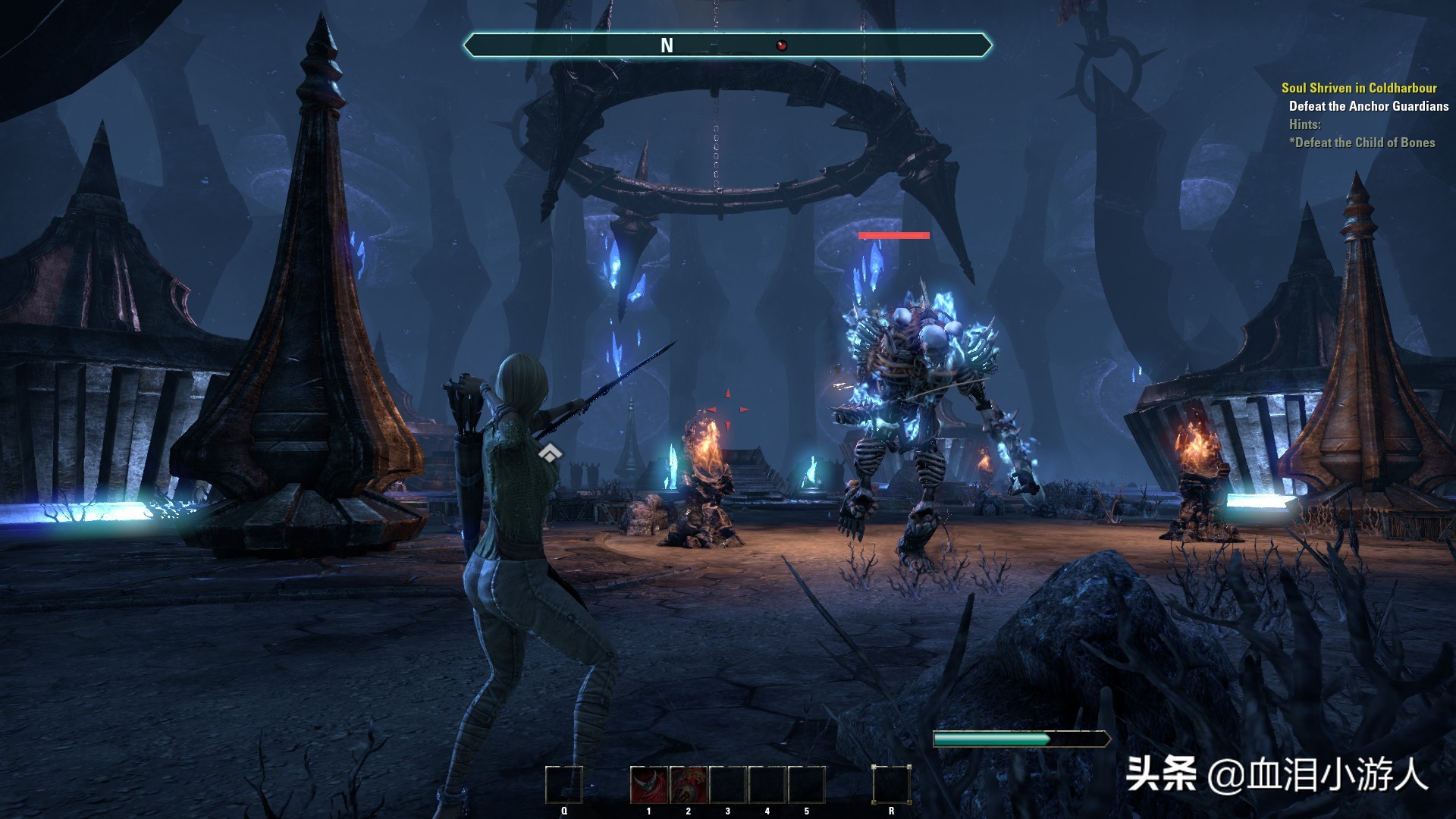This screenshot has width=1456, height=819.
Task: Click the north marker on the compass
Action: click(x=667, y=45)
